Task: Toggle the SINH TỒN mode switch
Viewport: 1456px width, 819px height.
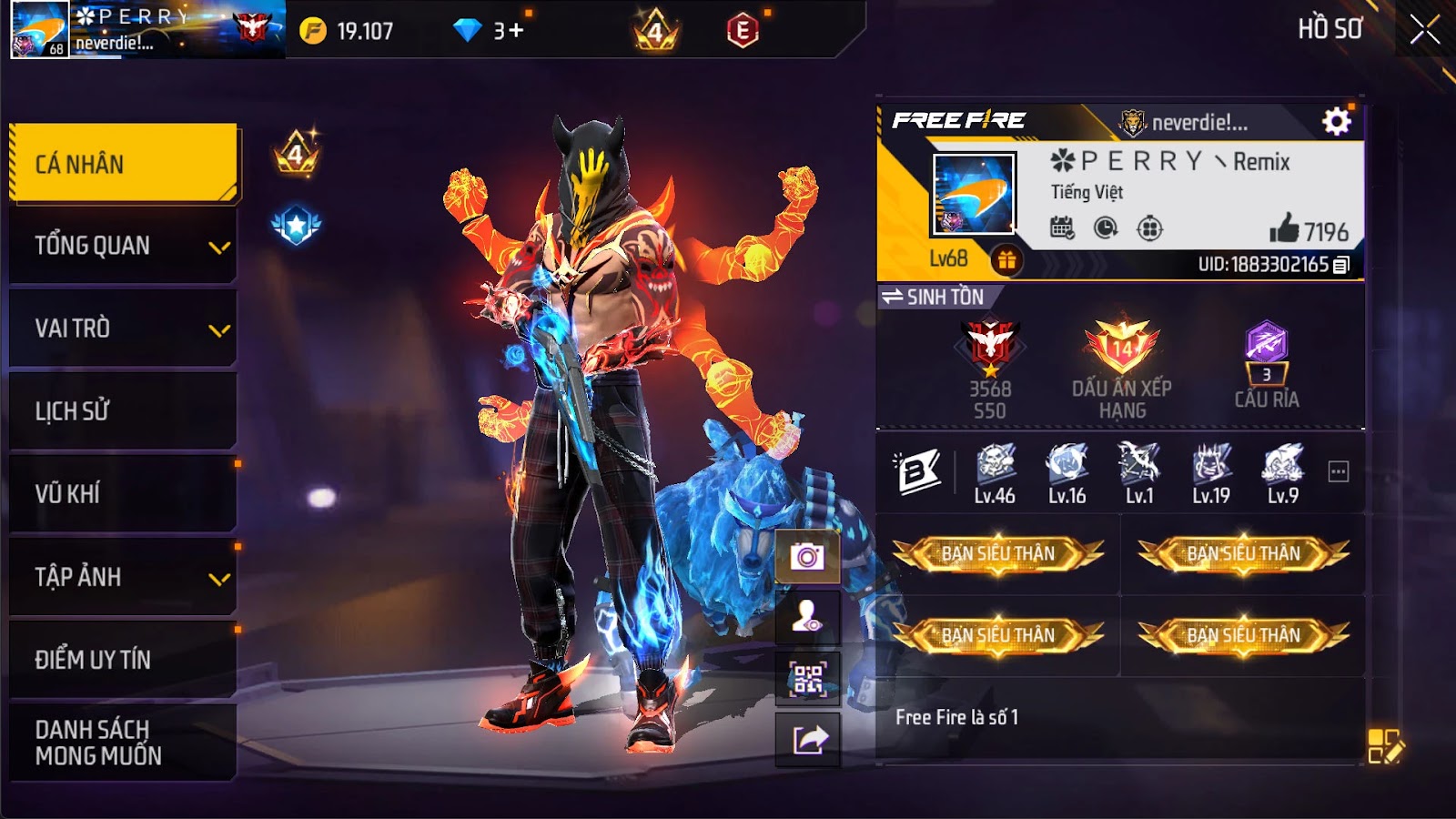Action: (x=896, y=294)
